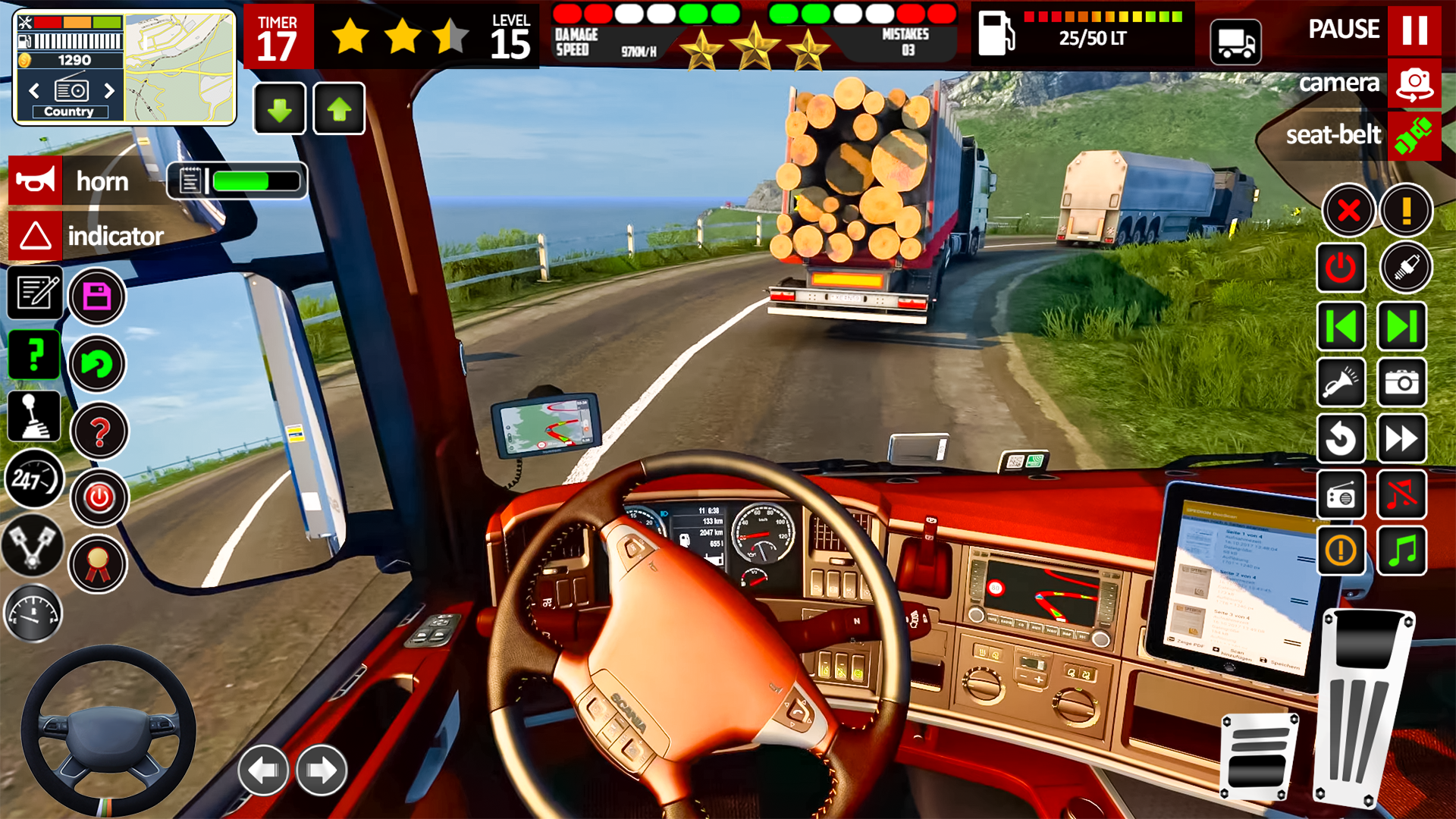
Task: Activate the hazard indicator
Action: tap(36, 236)
